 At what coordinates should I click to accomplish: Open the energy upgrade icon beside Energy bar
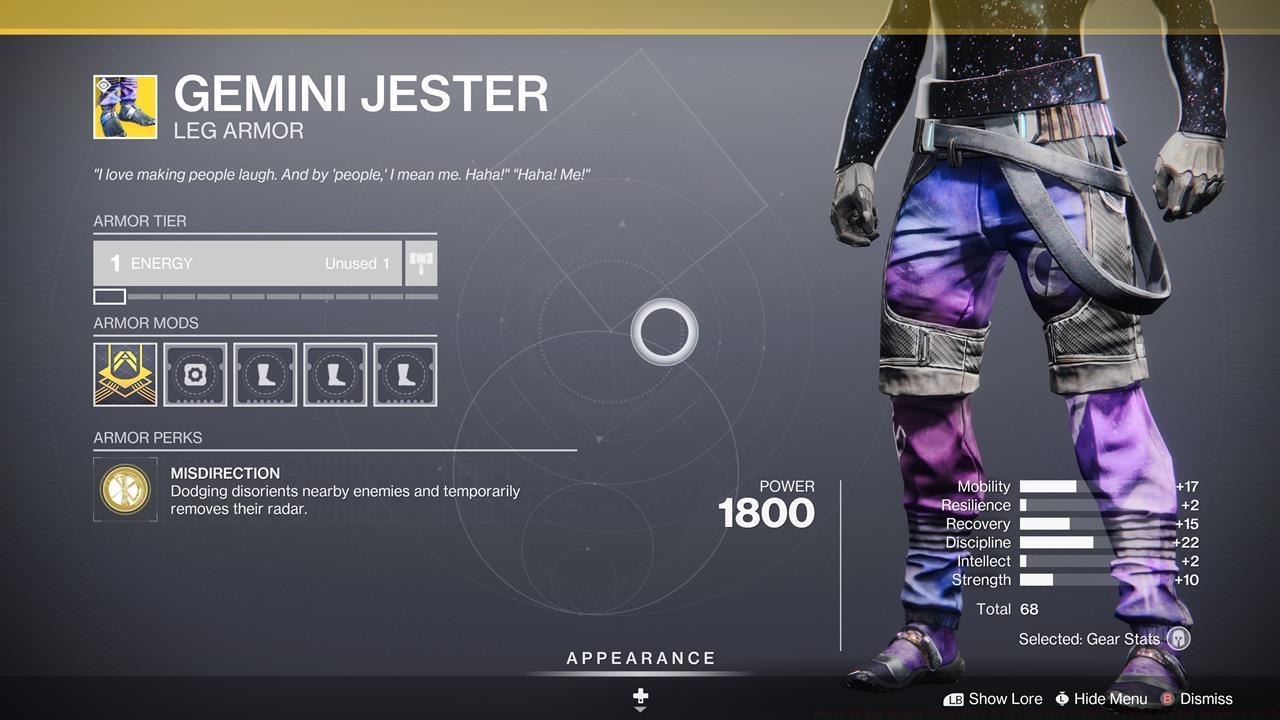click(x=420, y=263)
